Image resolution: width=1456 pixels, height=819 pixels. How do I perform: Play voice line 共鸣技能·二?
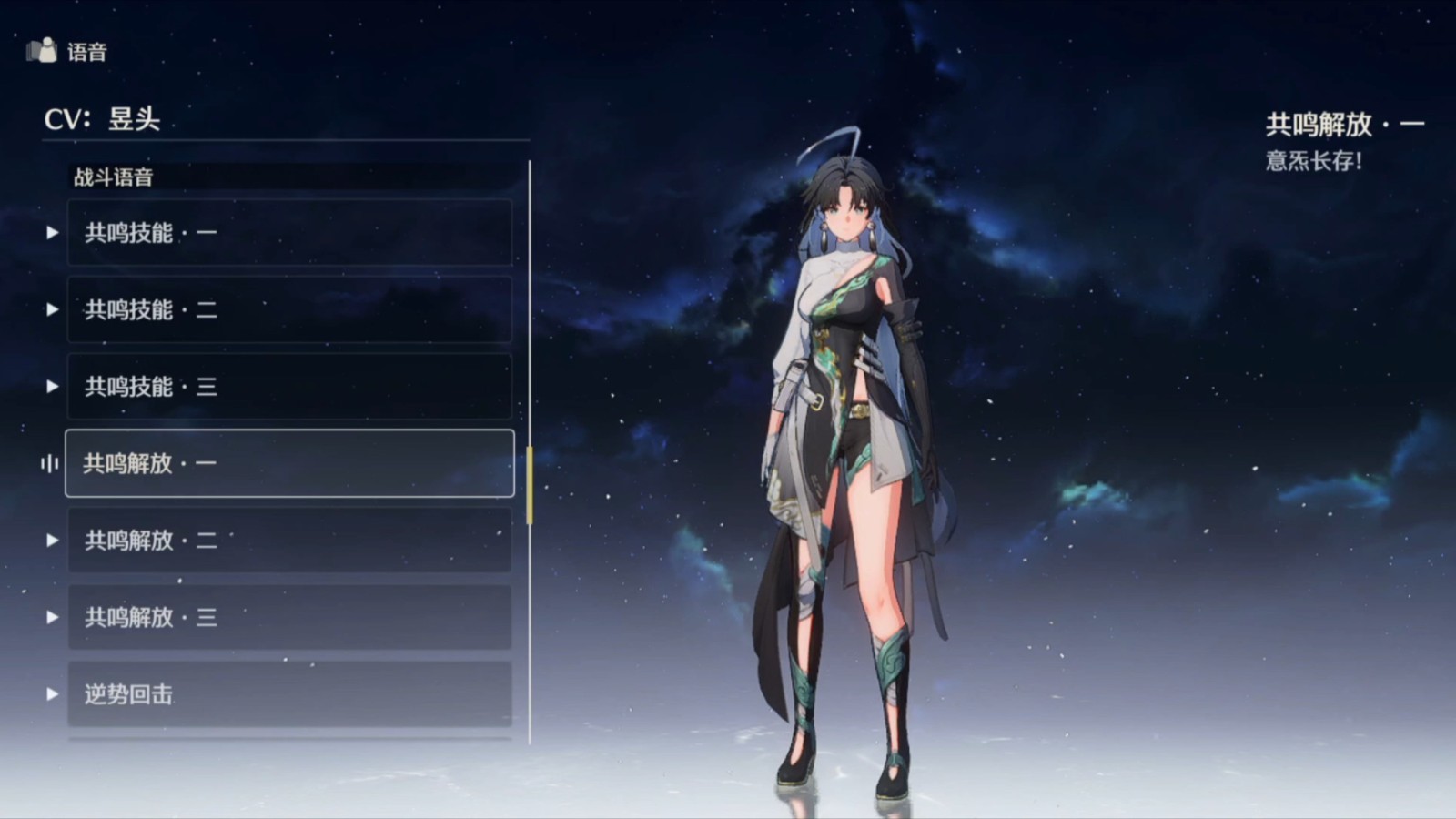[289, 310]
